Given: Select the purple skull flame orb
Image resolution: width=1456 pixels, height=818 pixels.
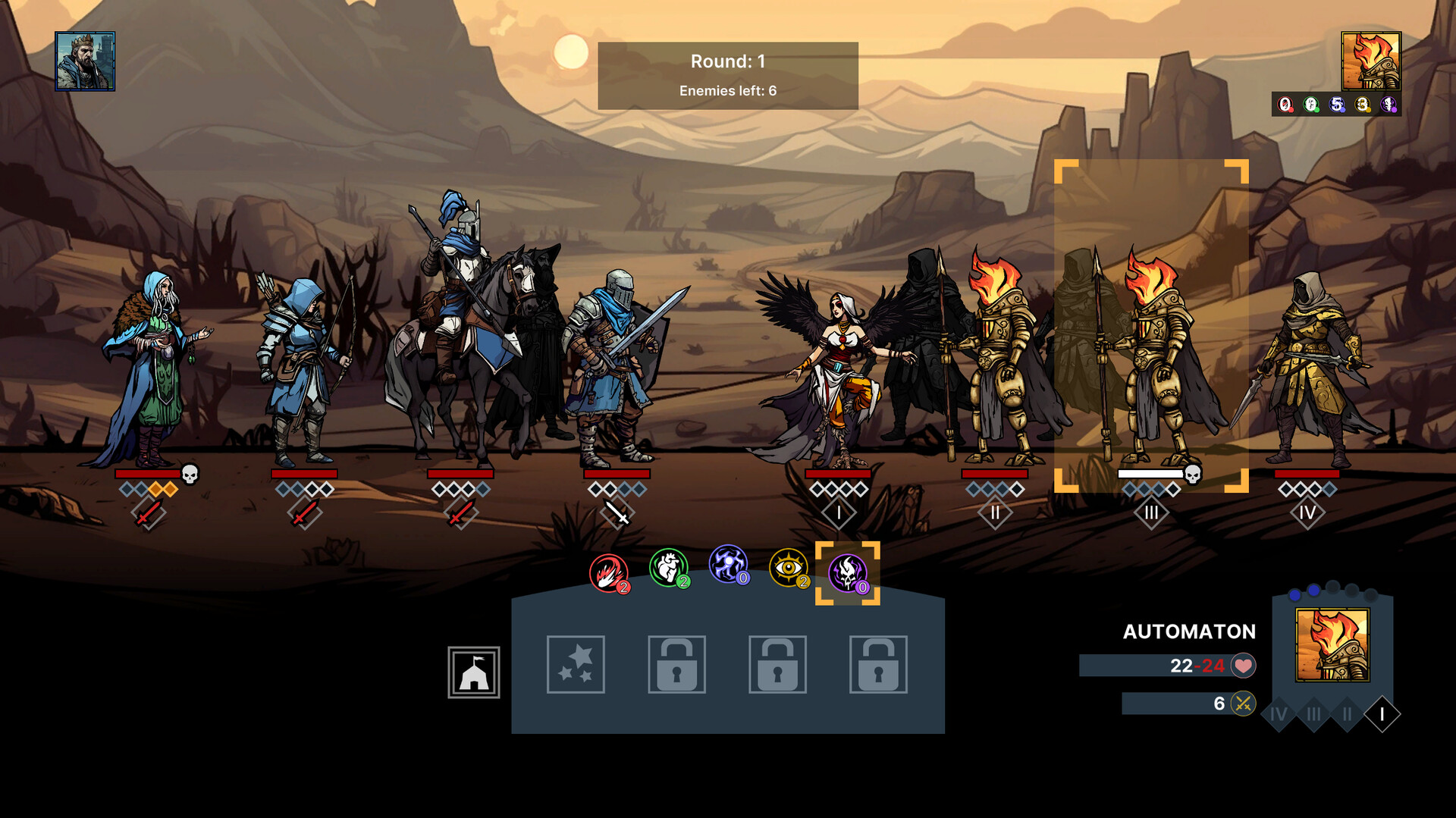Looking at the screenshot, I should pos(847,573).
